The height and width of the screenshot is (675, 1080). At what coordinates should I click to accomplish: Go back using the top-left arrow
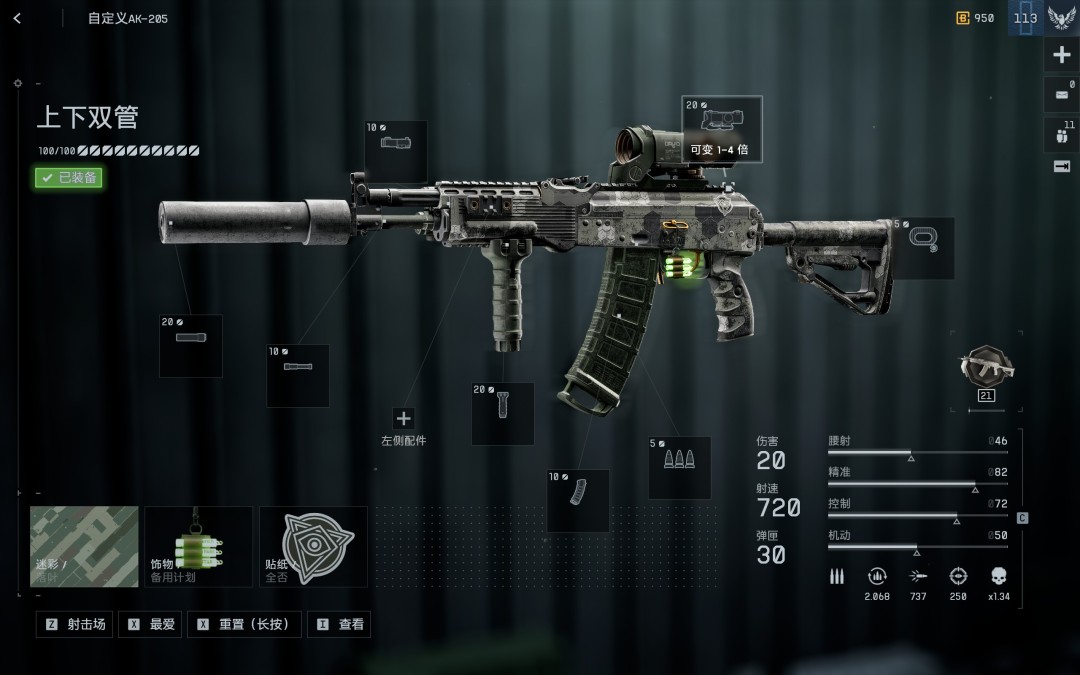pyautogui.click(x=17, y=18)
